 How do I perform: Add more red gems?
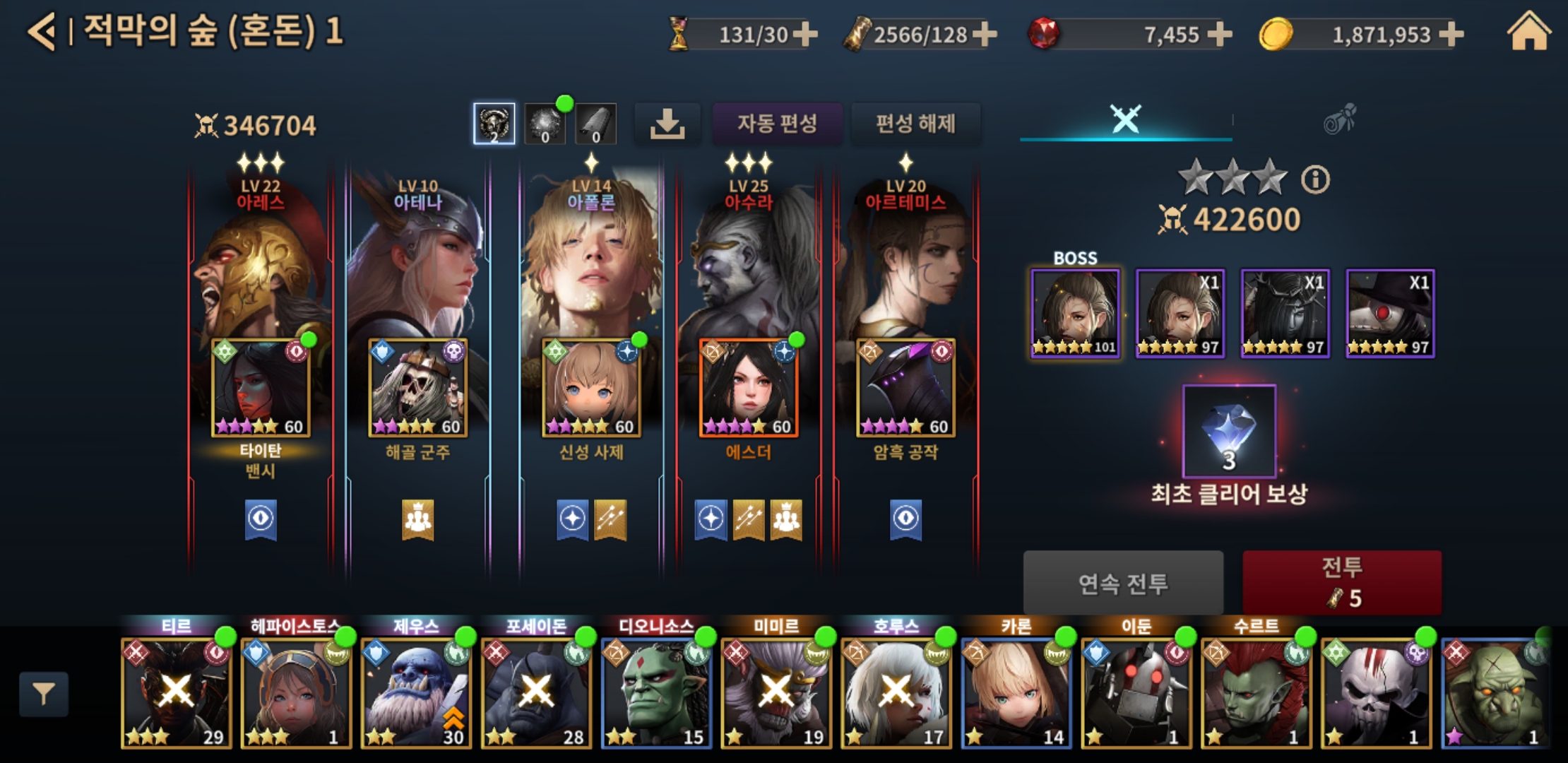1220,34
